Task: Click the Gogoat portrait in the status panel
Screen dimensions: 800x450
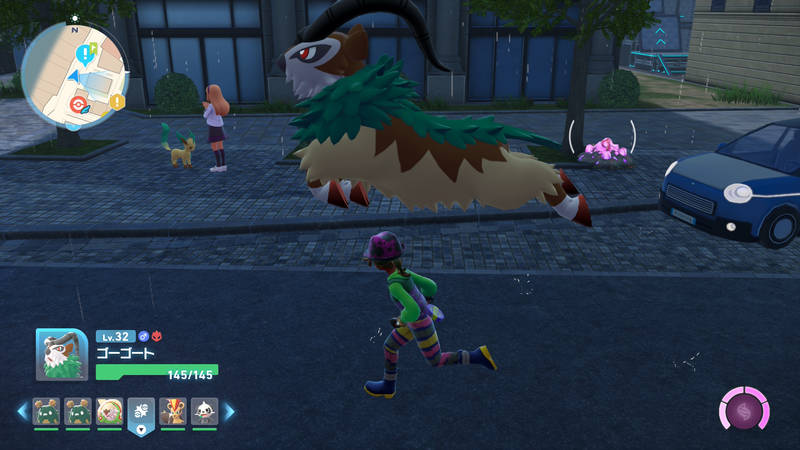Action: coord(63,355)
